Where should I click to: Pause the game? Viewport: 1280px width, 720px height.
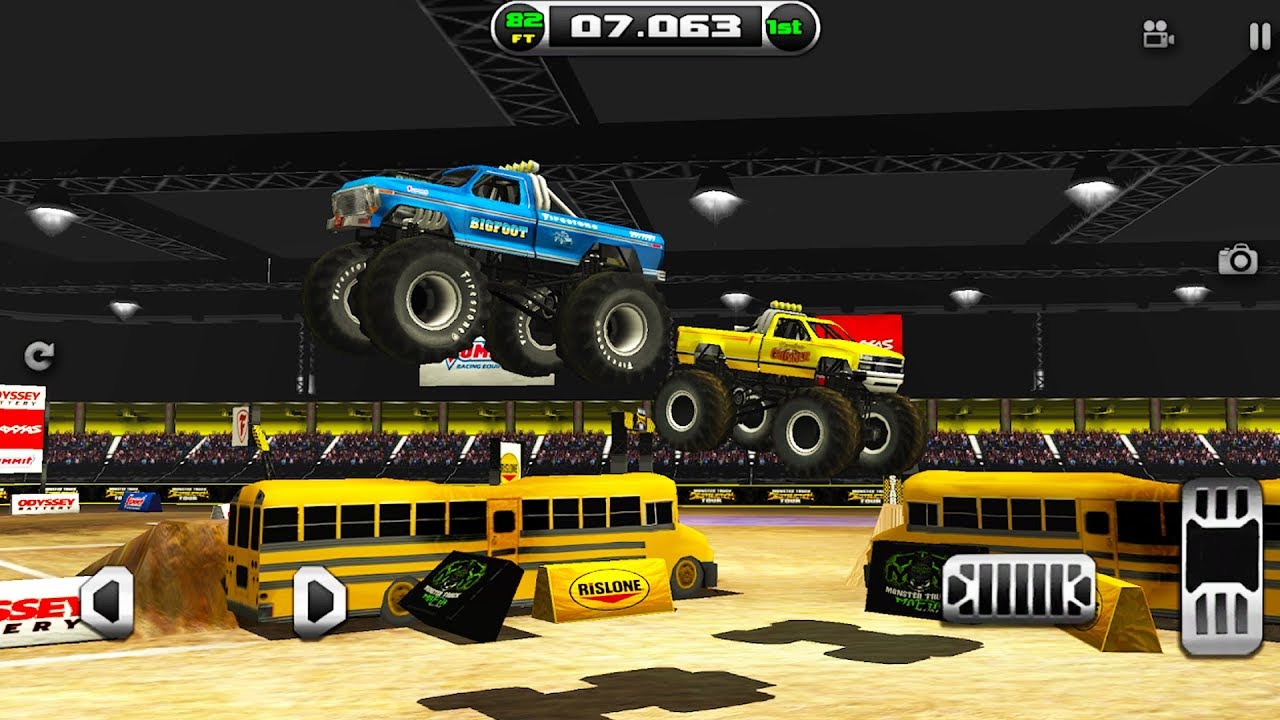coord(1259,37)
